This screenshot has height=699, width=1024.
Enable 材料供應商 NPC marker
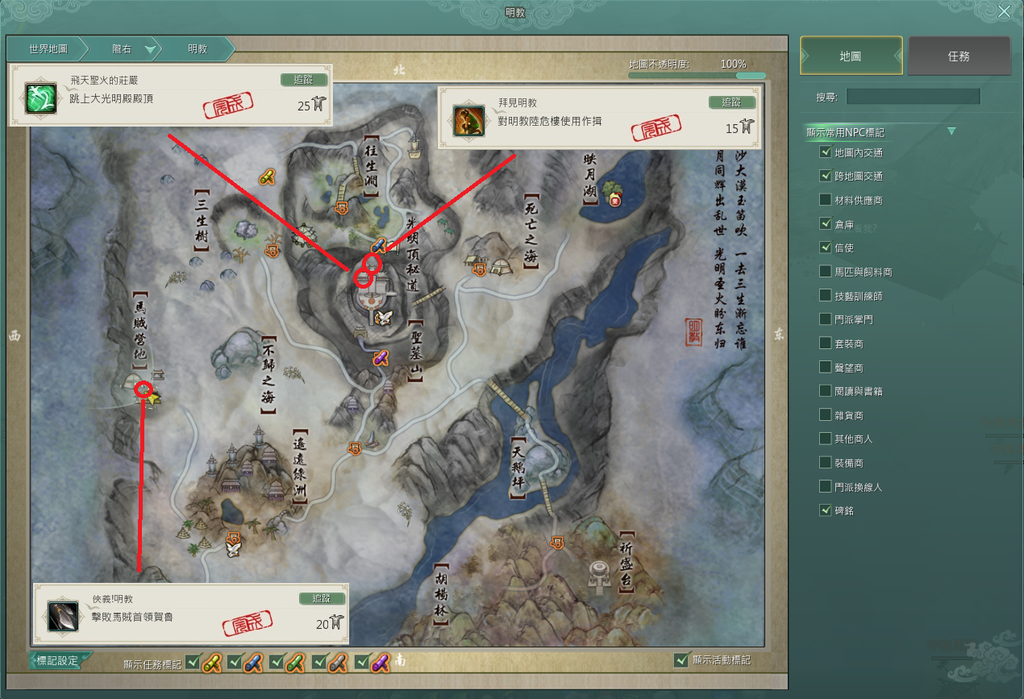pos(825,200)
